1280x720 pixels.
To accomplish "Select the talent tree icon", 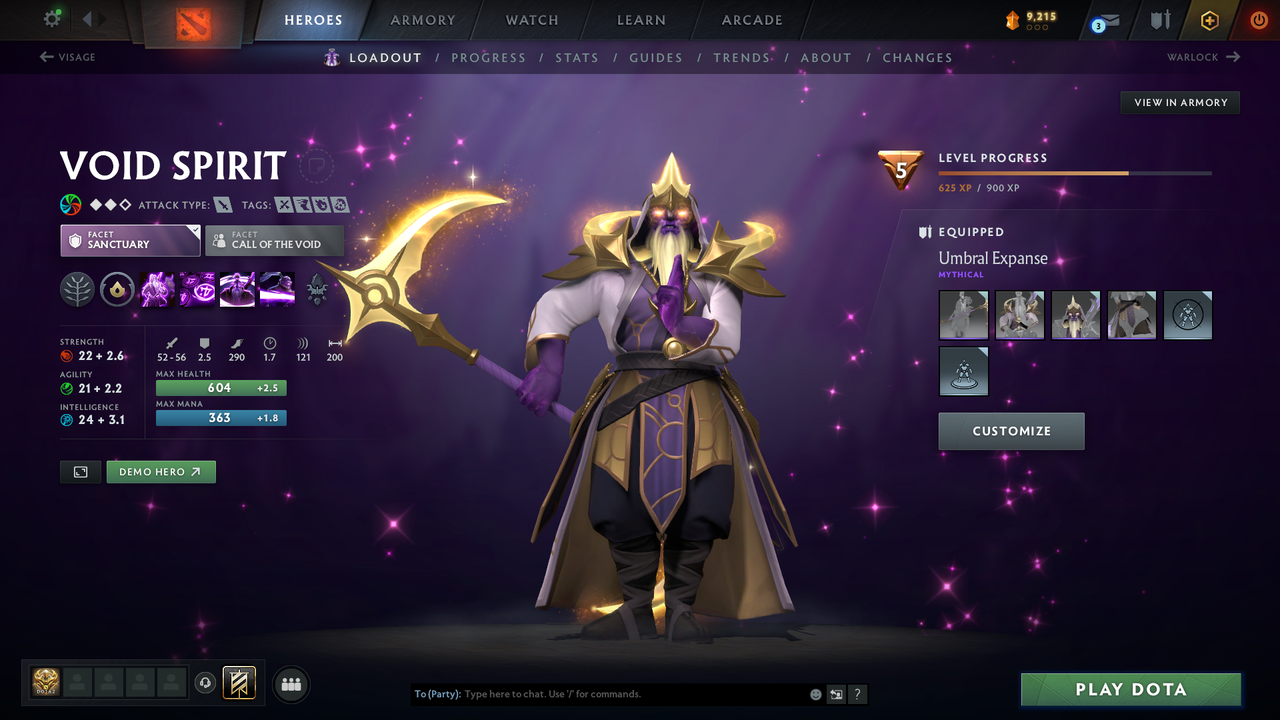I will click(x=77, y=288).
